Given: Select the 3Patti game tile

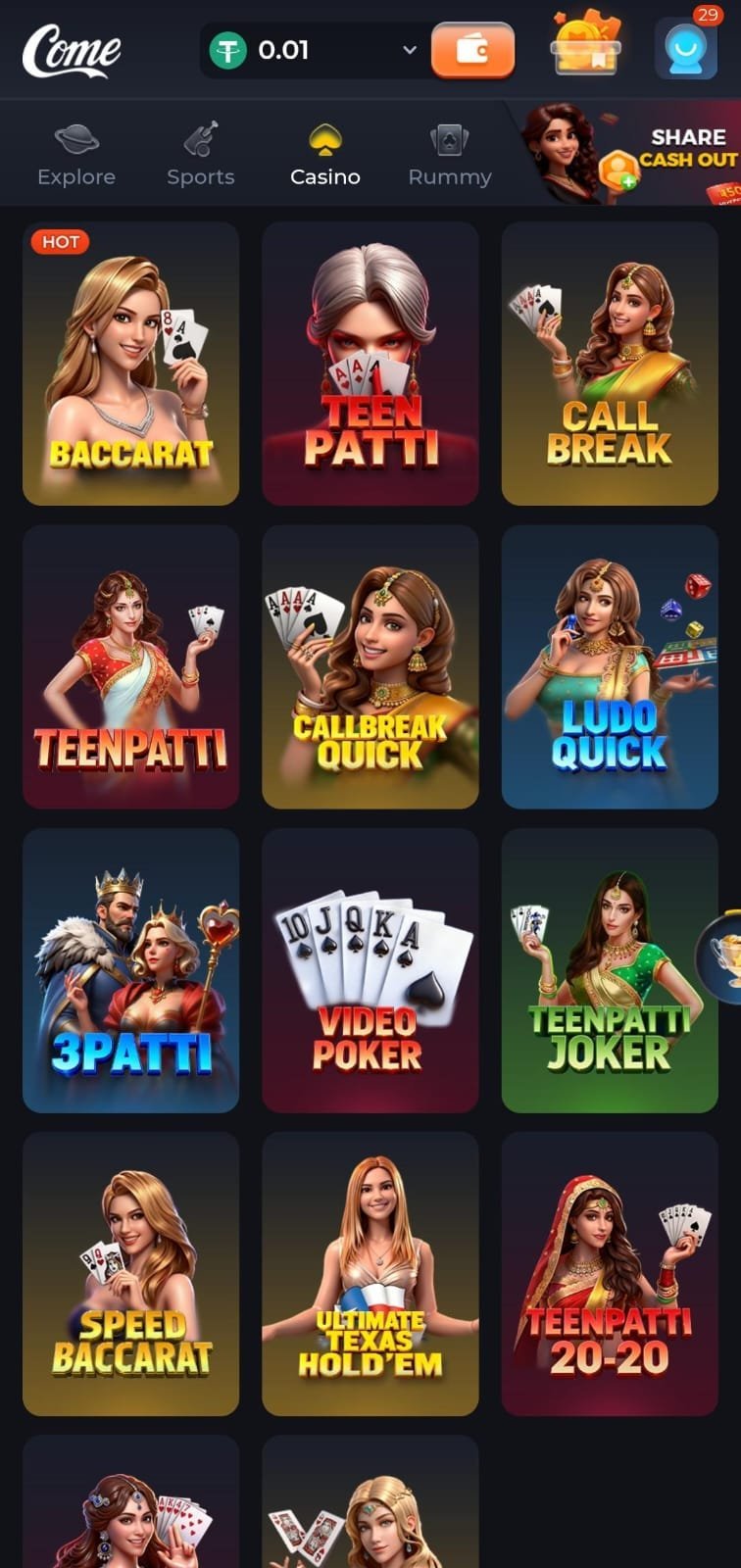Looking at the screenshot, I should (x=130, y=971).
